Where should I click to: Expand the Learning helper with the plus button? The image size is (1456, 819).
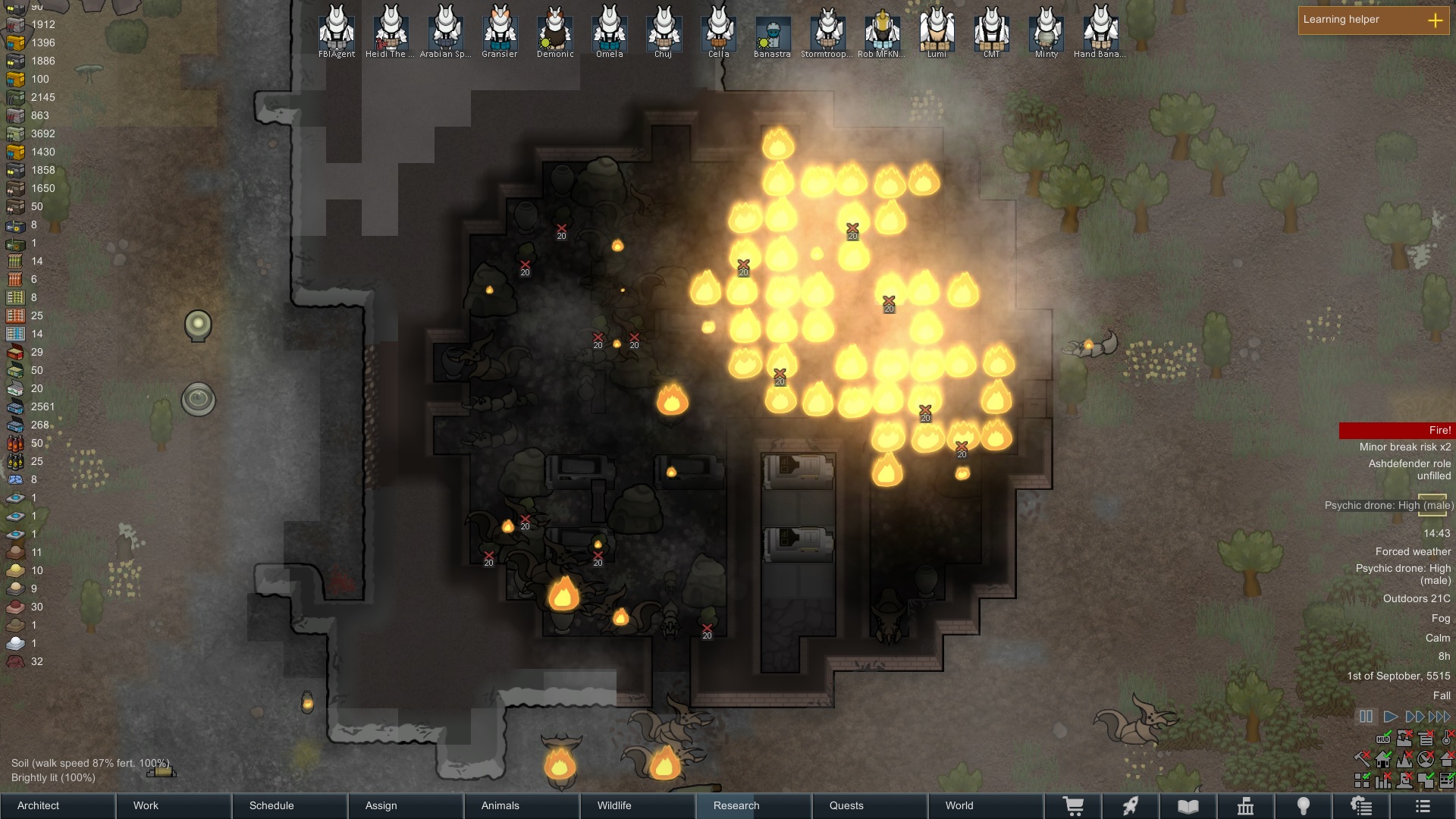[1436, 21]
